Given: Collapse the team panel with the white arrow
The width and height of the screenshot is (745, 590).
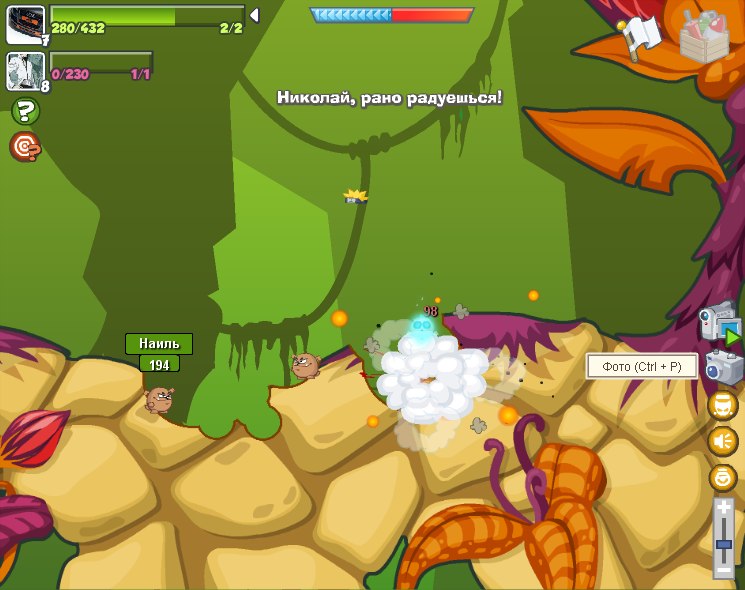Looking at the screenshot, I should click(254, 15).
